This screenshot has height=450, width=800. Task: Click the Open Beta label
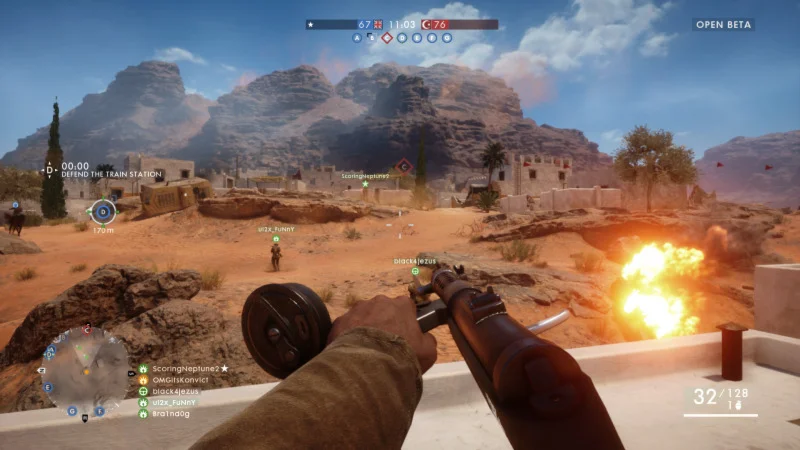(725, 25)
